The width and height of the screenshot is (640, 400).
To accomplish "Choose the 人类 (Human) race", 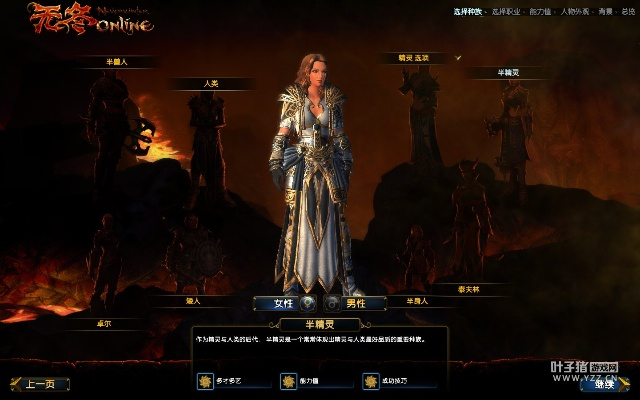I will pyautogui.click(x=210, y=83).
